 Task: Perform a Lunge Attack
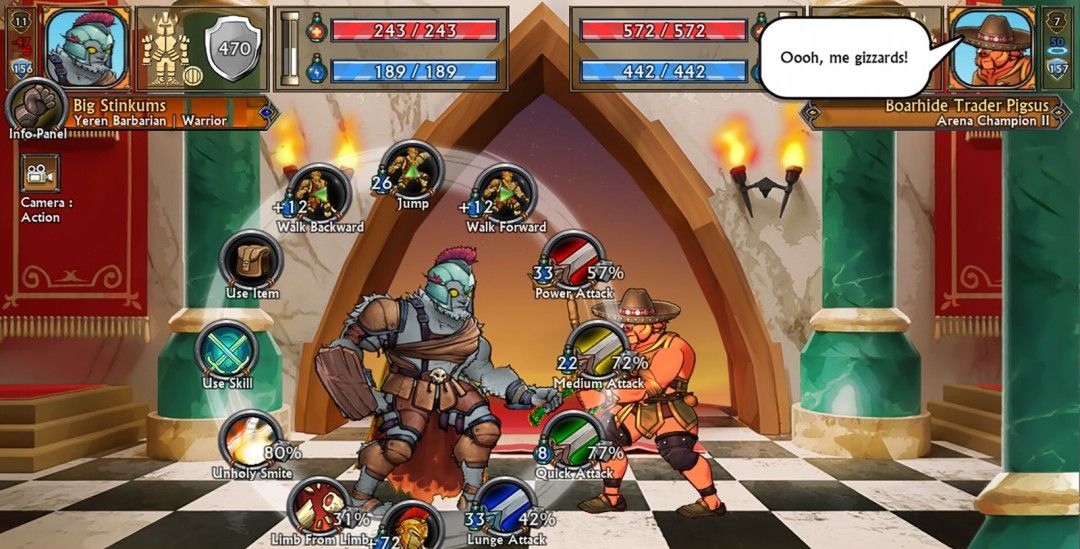tap(506, 508)
